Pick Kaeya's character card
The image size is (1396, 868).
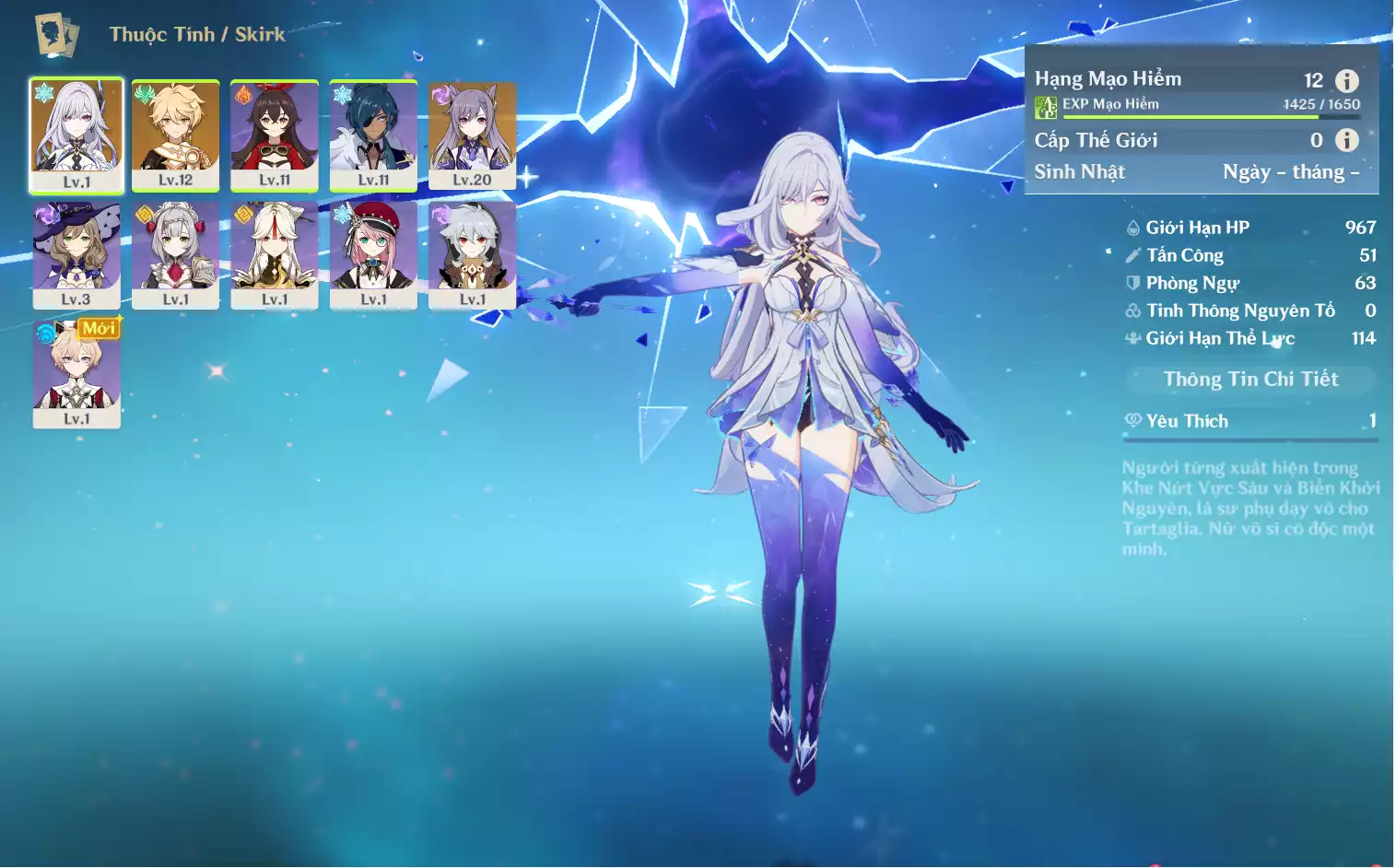coord(373,135)
